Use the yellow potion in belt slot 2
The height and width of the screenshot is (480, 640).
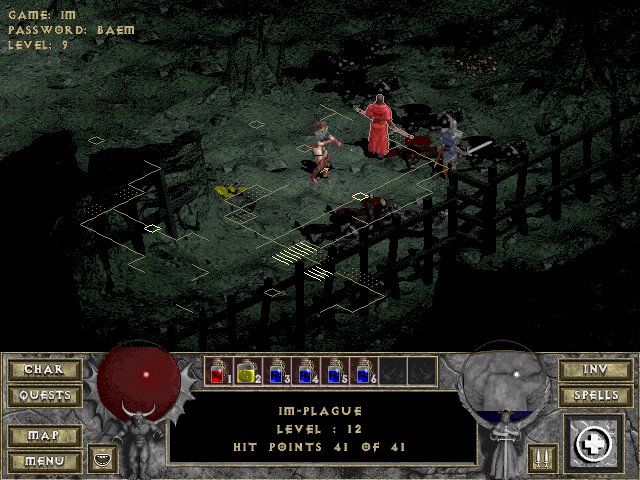pos(248,372)
